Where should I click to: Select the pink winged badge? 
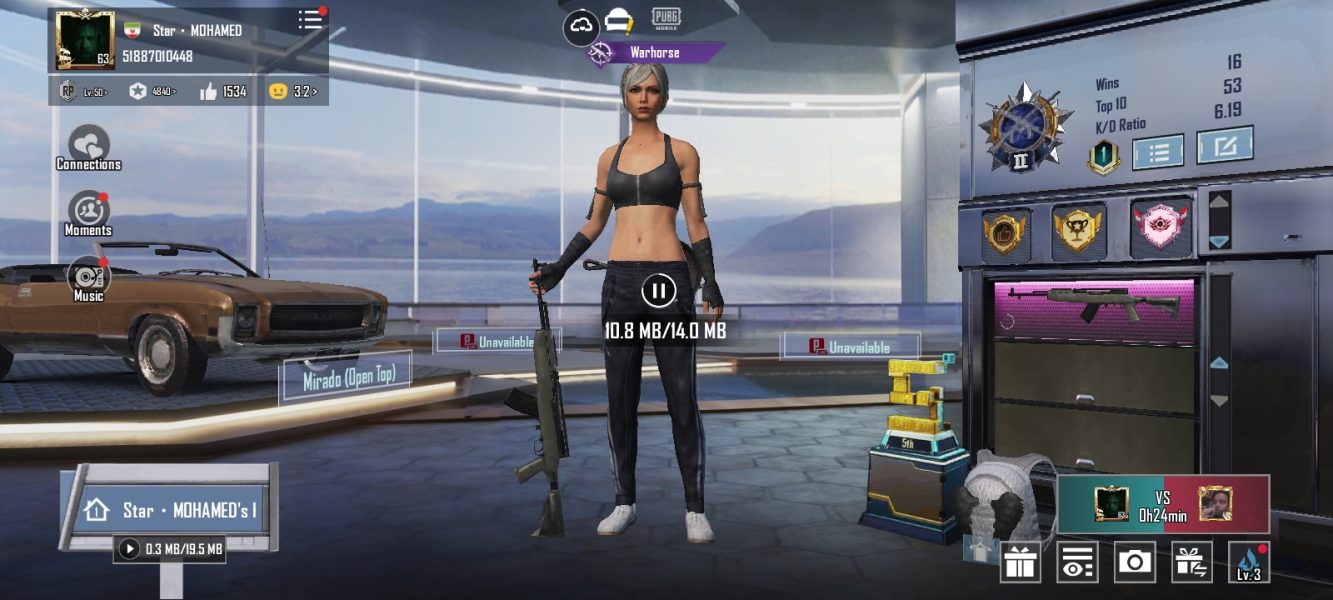coord(1161,230)
